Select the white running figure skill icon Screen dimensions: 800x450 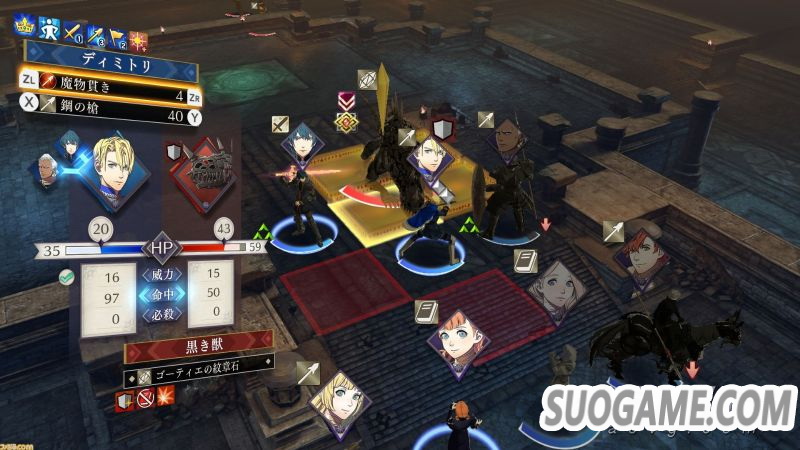click(49, 28)
